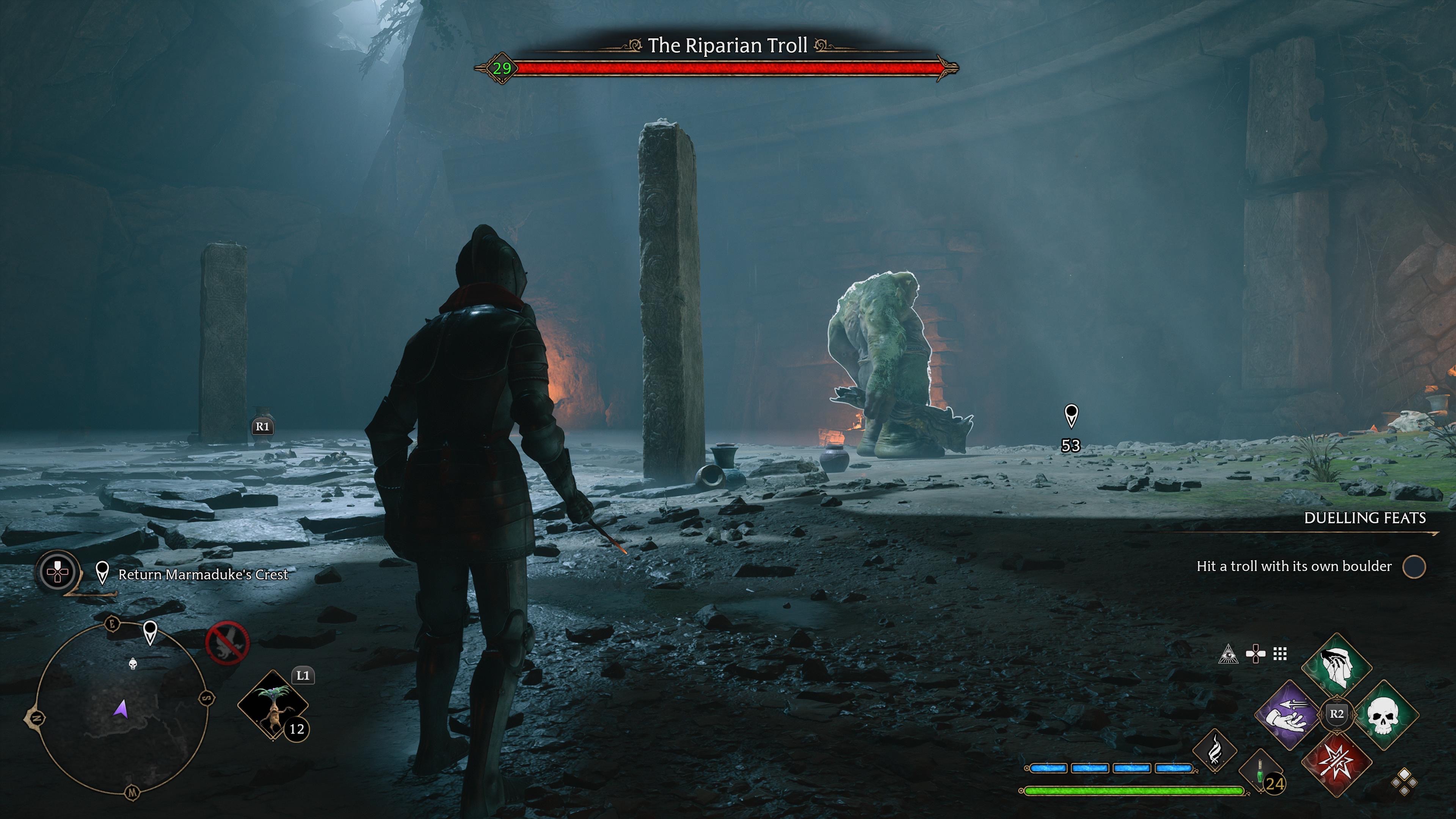Click the boulder duelling feat circle
This screenshot has width=1456, height=819.
coord(1414,566)
